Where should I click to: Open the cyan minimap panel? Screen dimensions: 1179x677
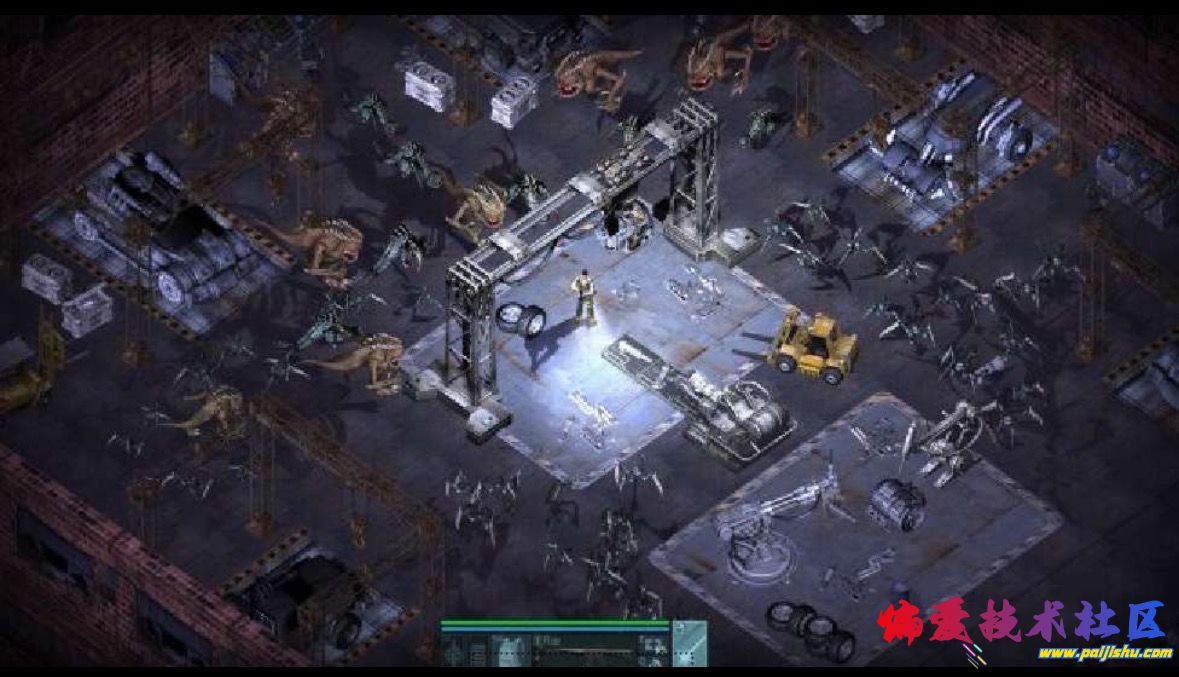[689, 643]
